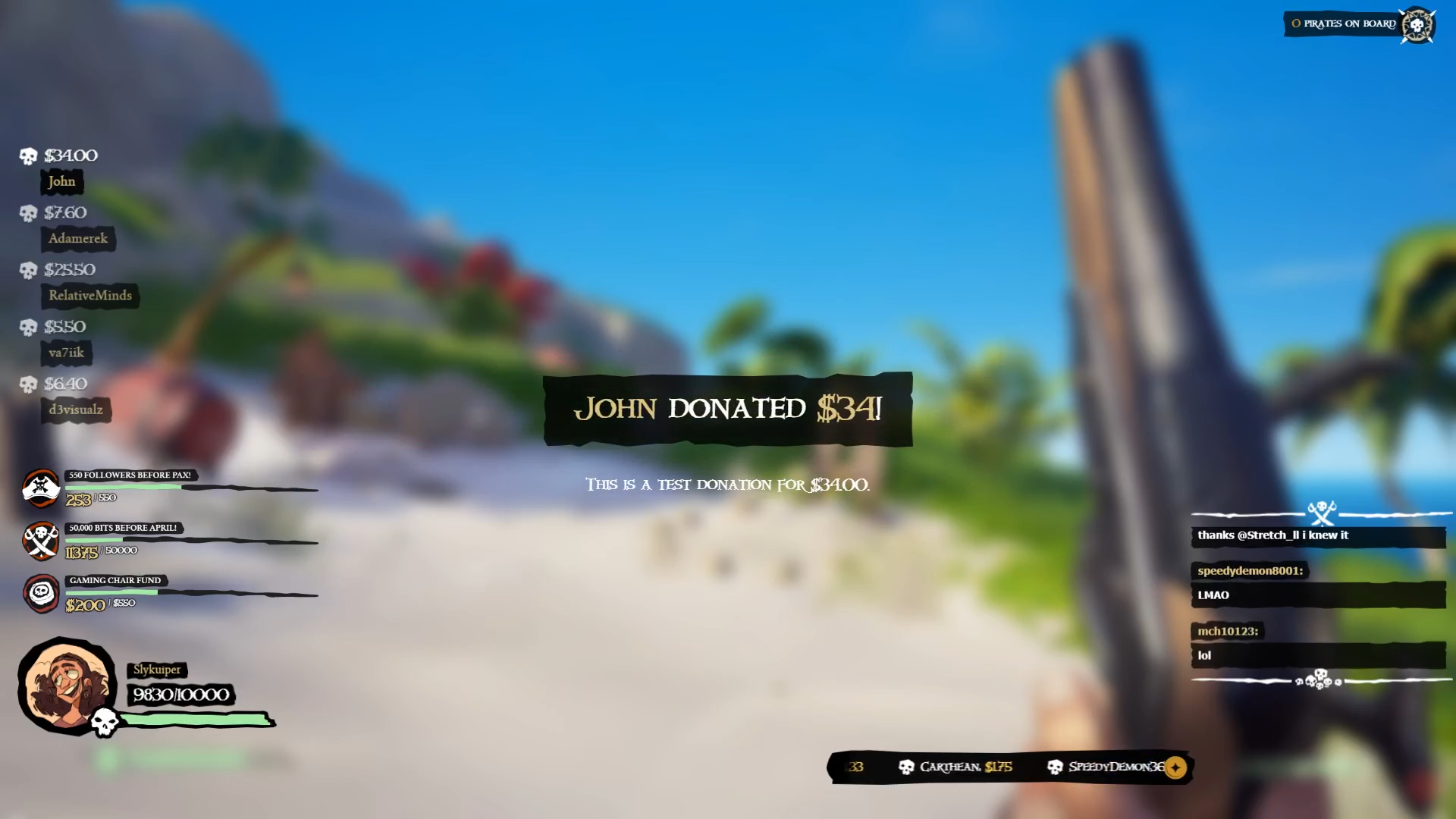Click the Adamerek donor name tag

(x=78, y=238)
